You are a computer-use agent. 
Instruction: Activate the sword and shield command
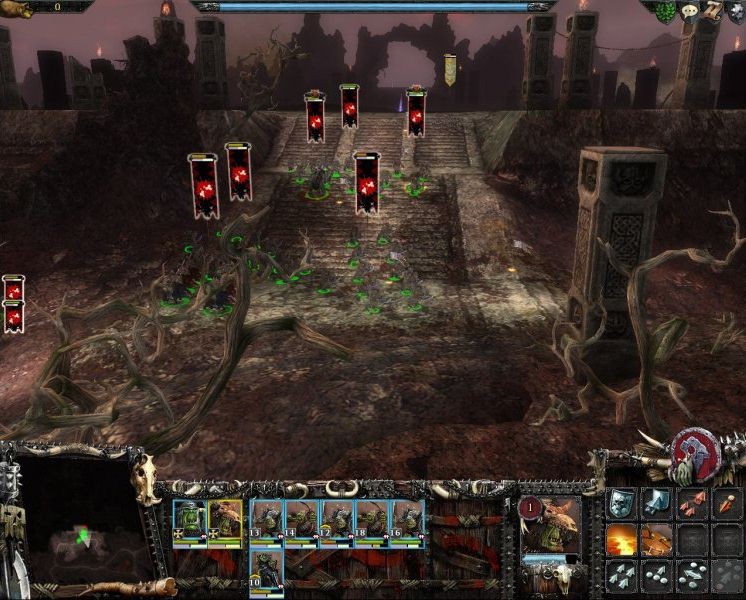[x=656, y=503]
